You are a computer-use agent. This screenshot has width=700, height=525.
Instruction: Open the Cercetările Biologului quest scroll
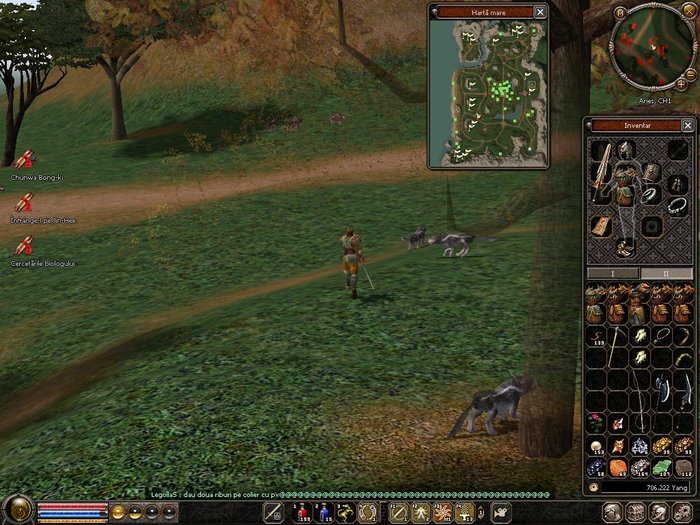coord(23,245)
